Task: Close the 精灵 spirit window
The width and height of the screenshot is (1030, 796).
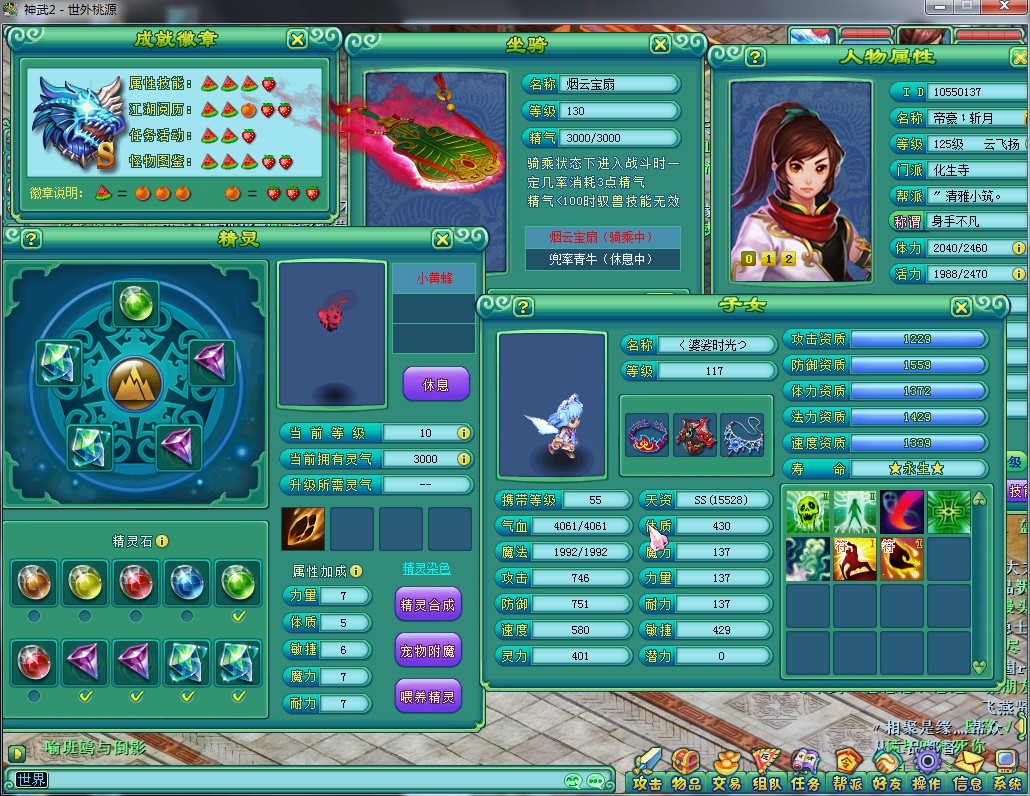Action: pyautogui.click(x=442, y=239)
